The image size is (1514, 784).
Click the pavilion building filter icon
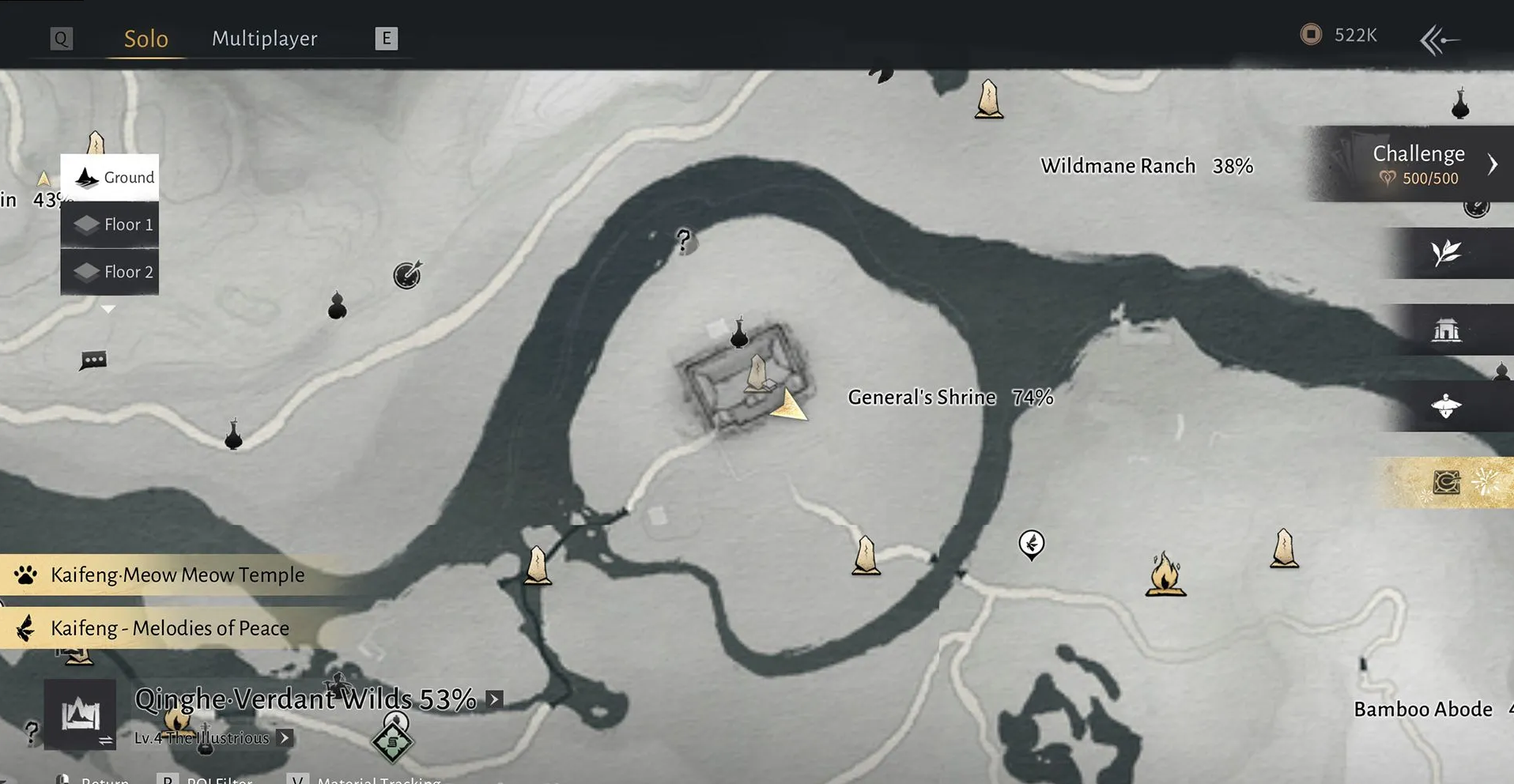[x=1446, y=330]
